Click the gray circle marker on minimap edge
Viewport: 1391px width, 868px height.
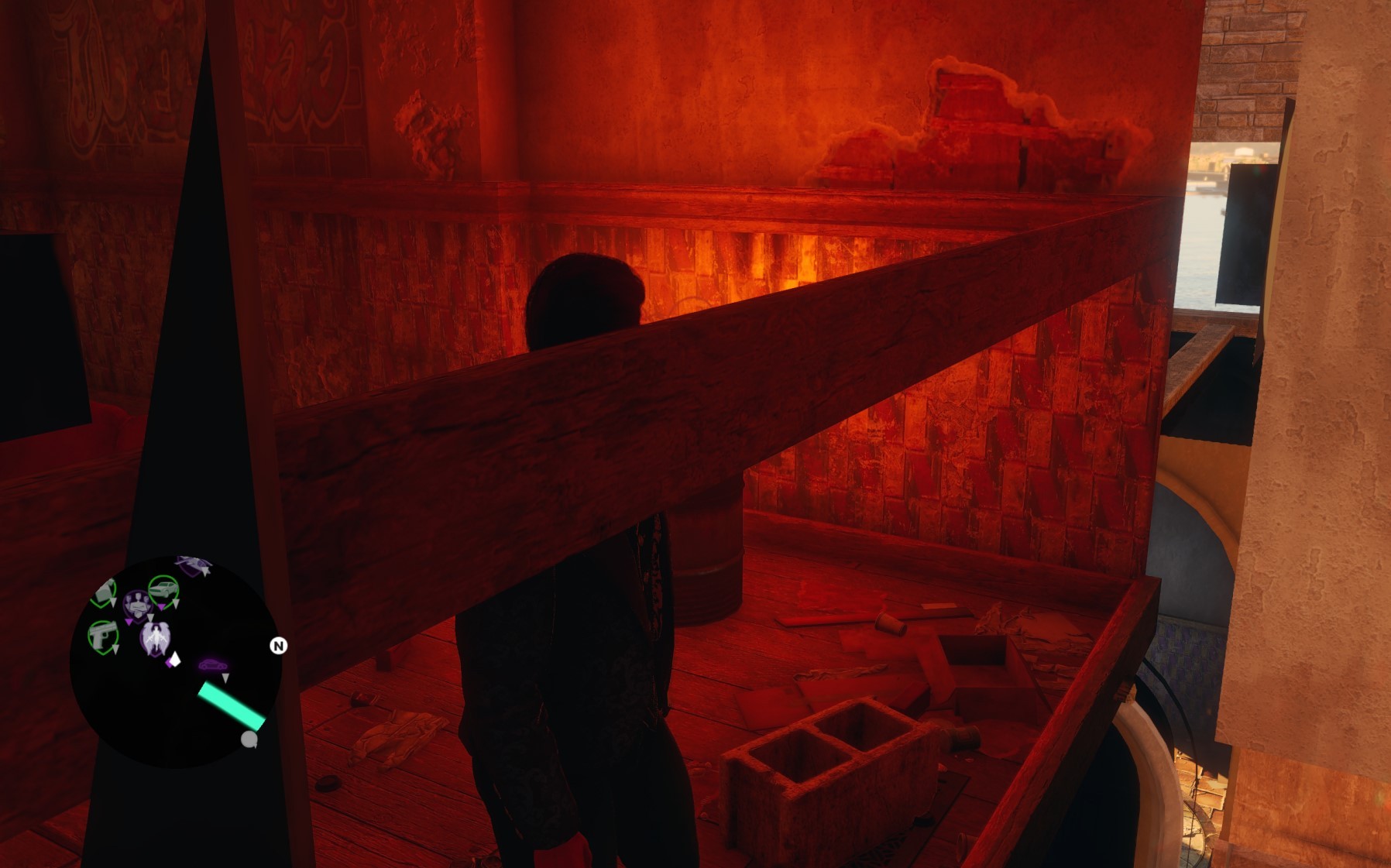tap(249, 739)
